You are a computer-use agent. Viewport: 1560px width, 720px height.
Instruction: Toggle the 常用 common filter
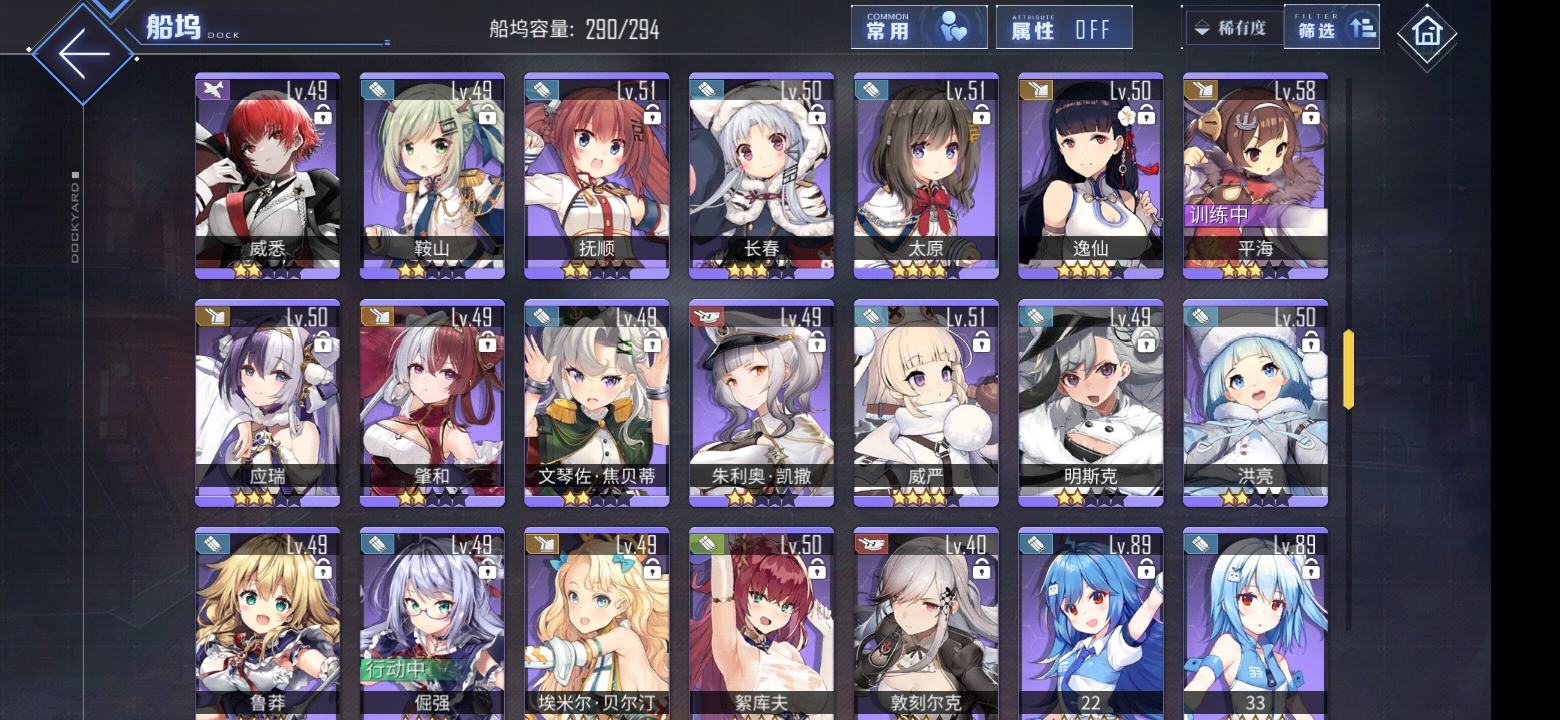(918, 28)
